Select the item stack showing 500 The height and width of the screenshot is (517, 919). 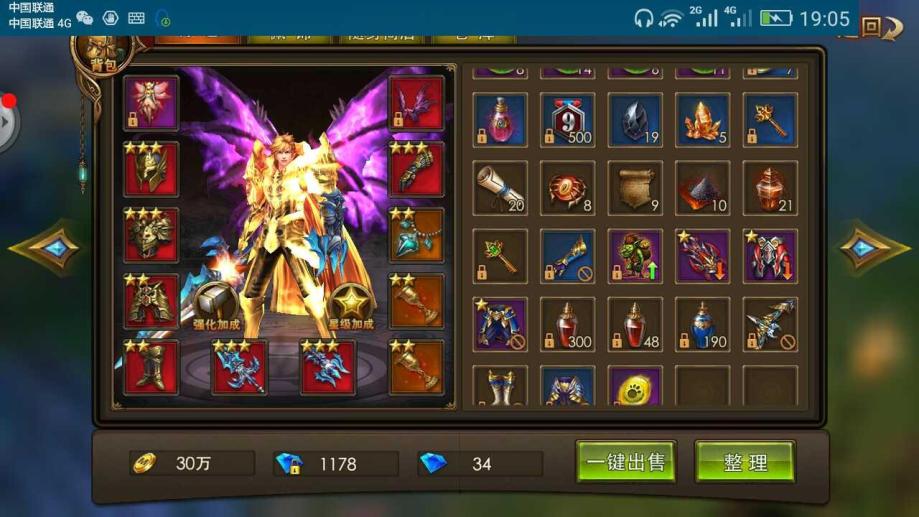click(568, 121)
